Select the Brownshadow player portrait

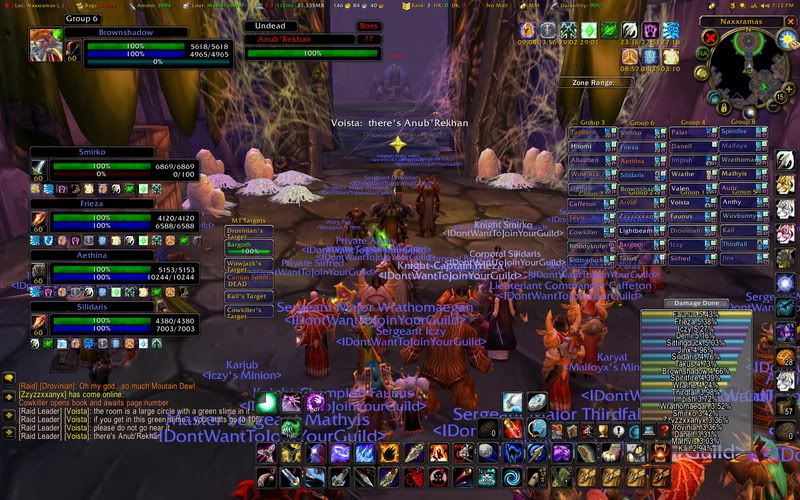(x=46, y=45)
